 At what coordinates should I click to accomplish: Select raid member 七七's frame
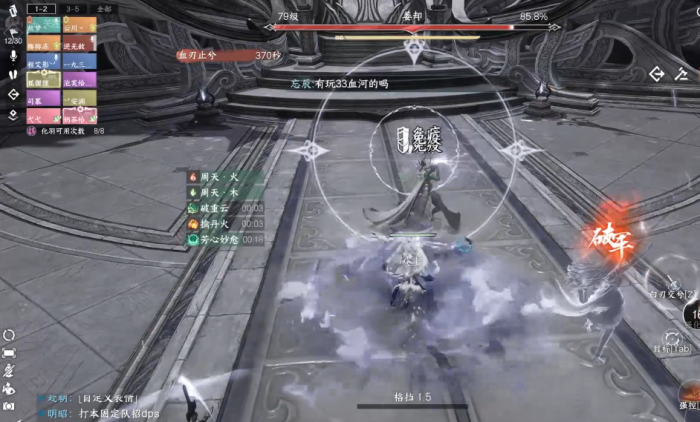[42, 116]
